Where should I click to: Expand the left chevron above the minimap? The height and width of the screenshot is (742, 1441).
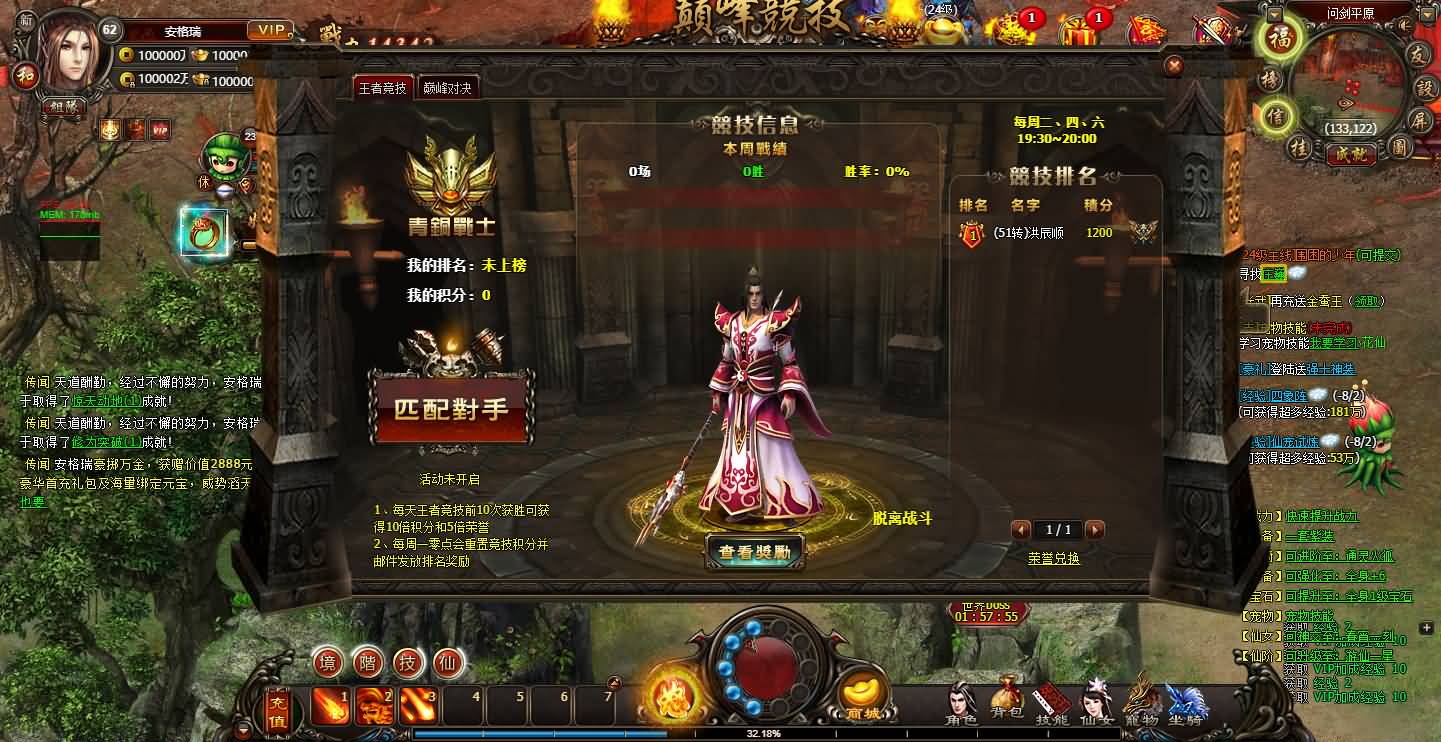pos(1273,14)
